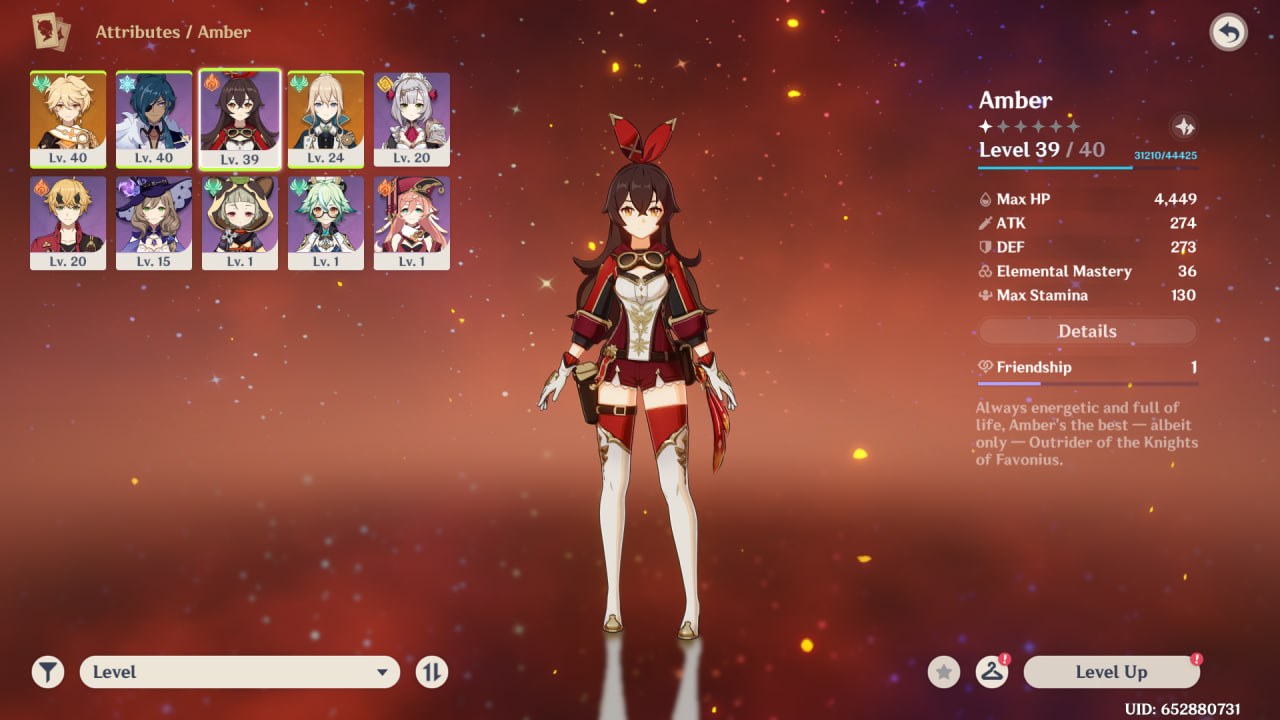Choose Sayu's character portrait
This screenshot has height=720, width=1280.
point(240,223)
